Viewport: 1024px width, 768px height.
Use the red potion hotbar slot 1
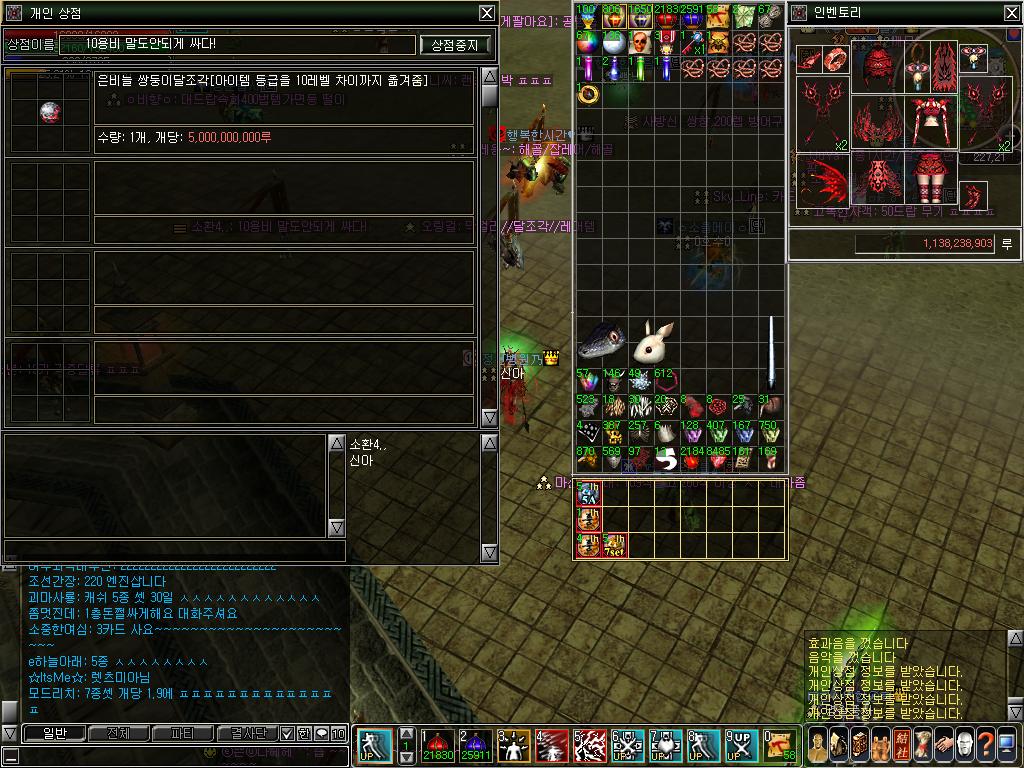point(438,746)
